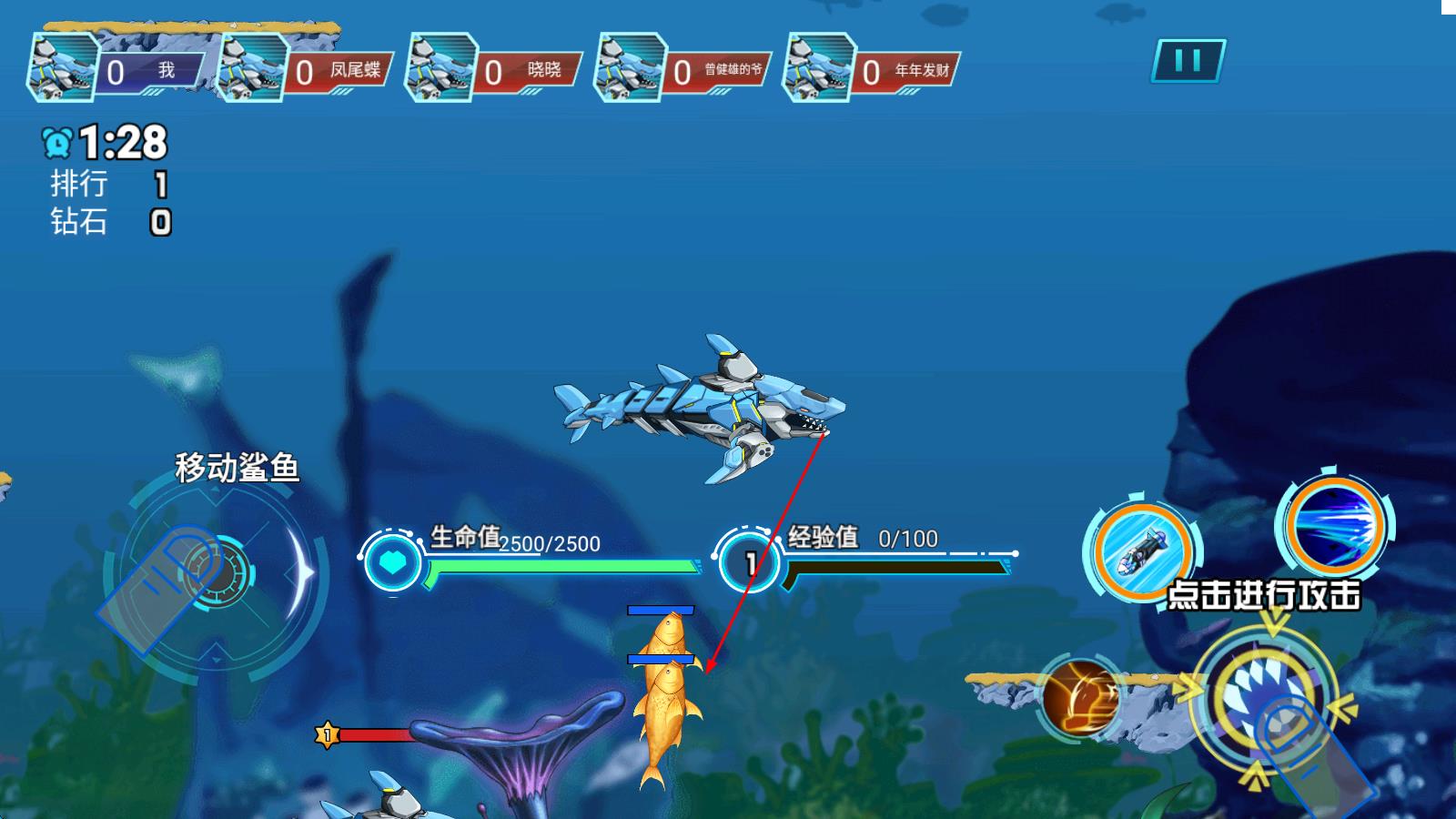Tap the shark movement joystick
This screenshot has width=1456, height=819.
coord(217,573)
